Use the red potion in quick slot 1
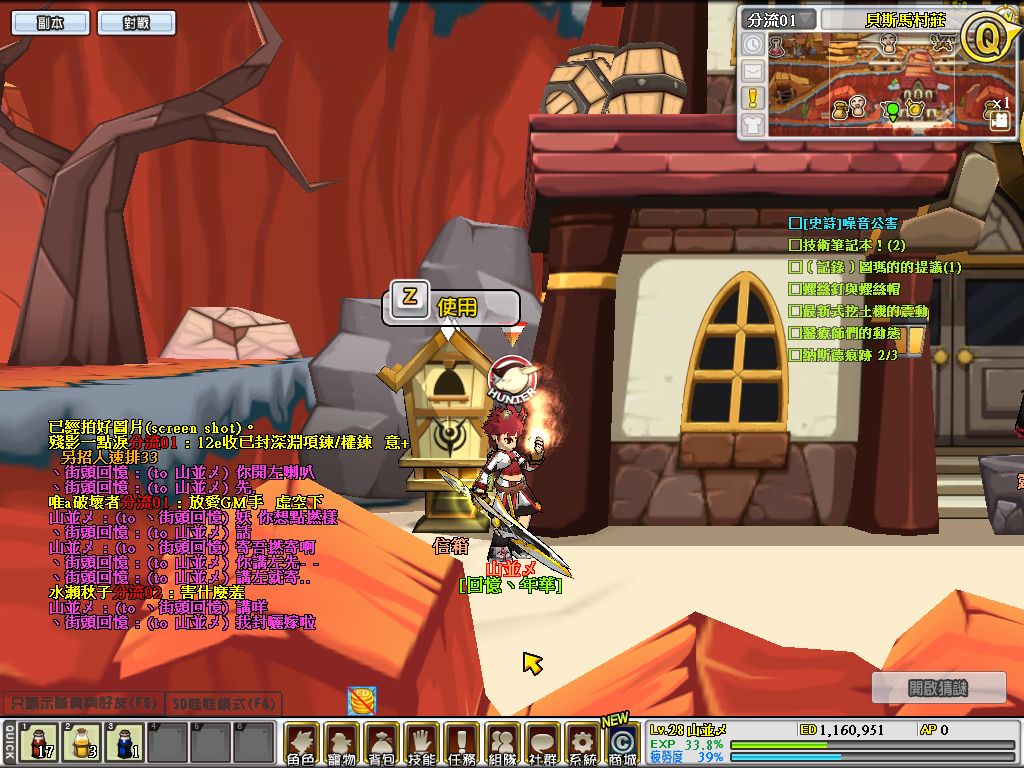 [x=40, y=743]
